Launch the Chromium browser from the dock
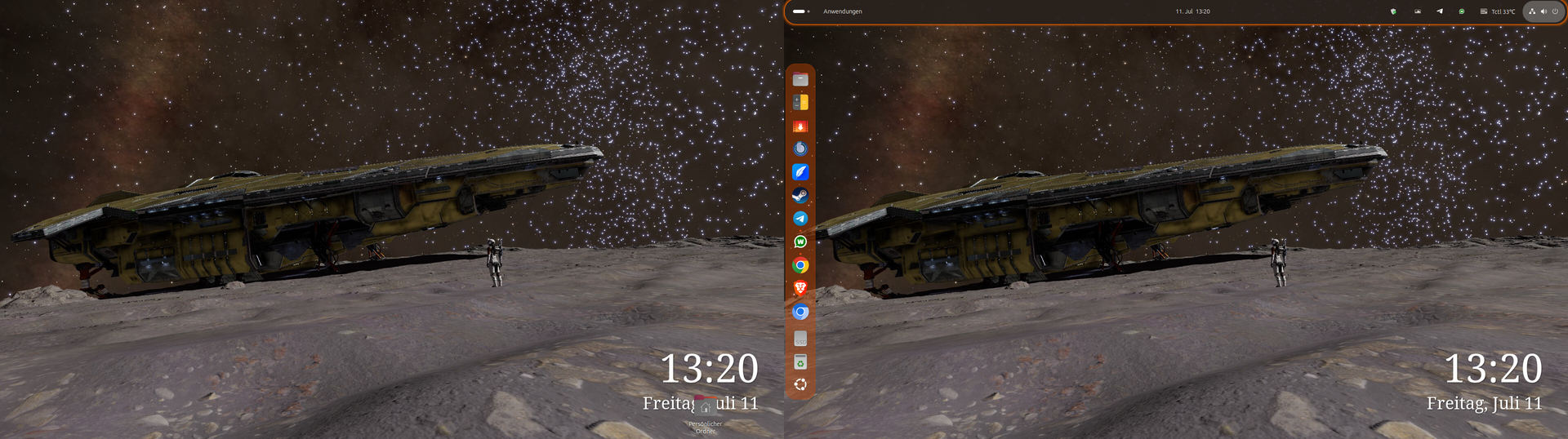Screen dimensions: 1568x439 coord(800,312)
